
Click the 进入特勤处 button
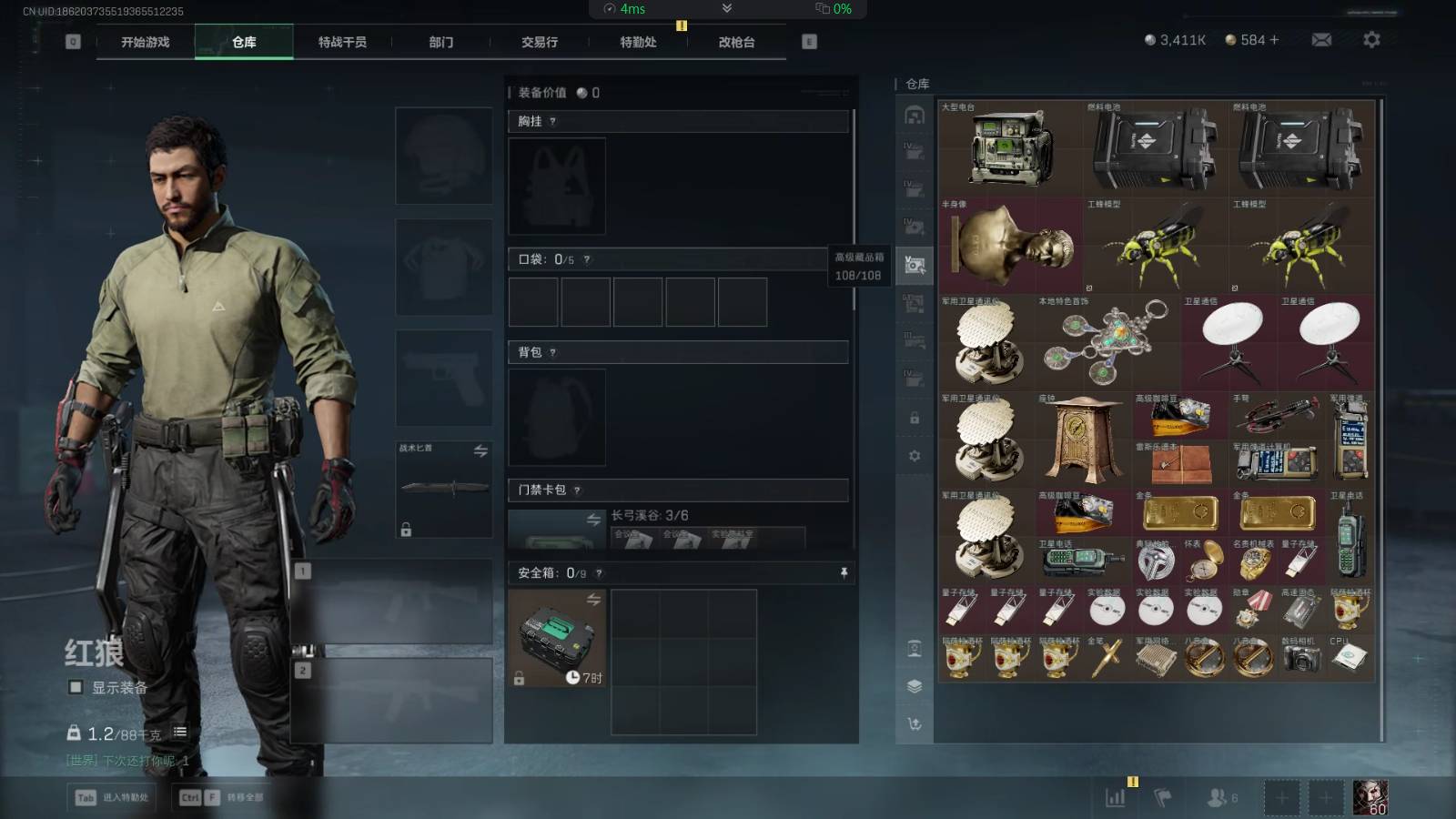click(x=114, y=798)
